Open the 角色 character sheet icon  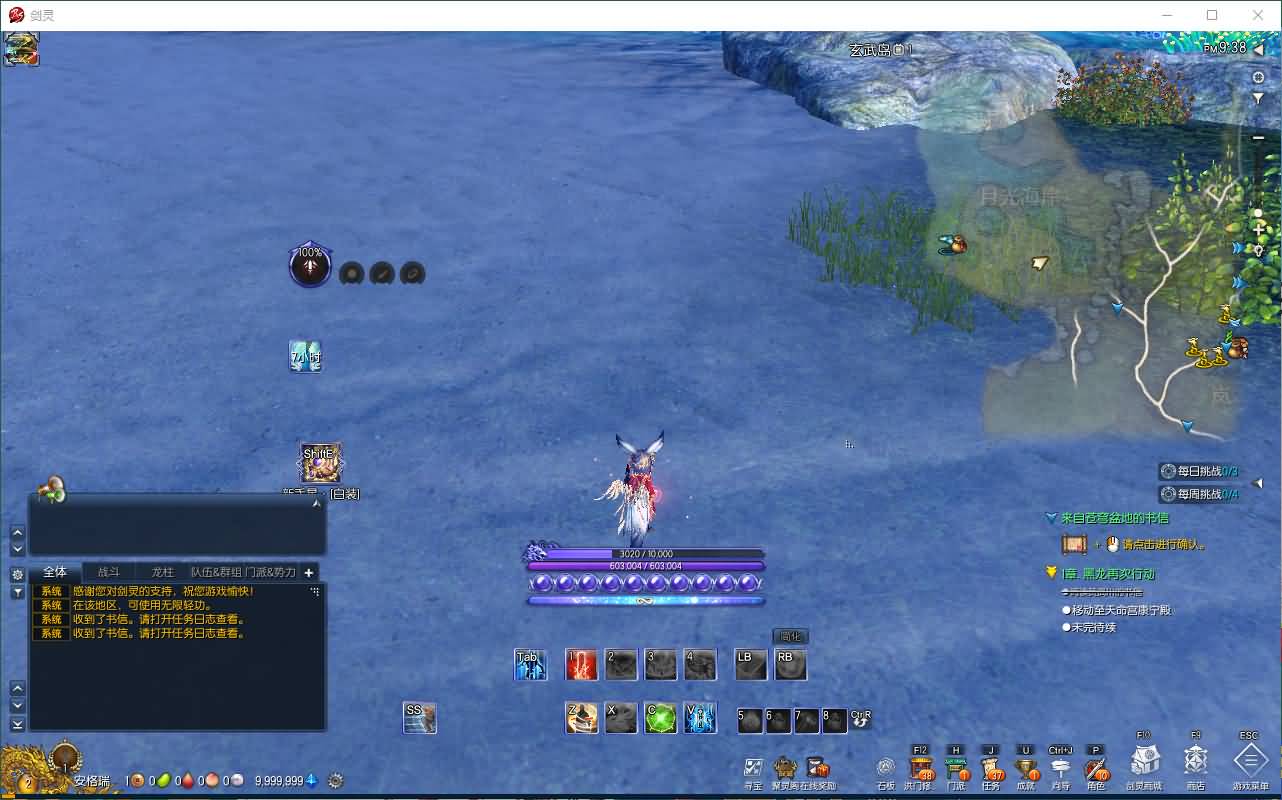coord(1096,768)
